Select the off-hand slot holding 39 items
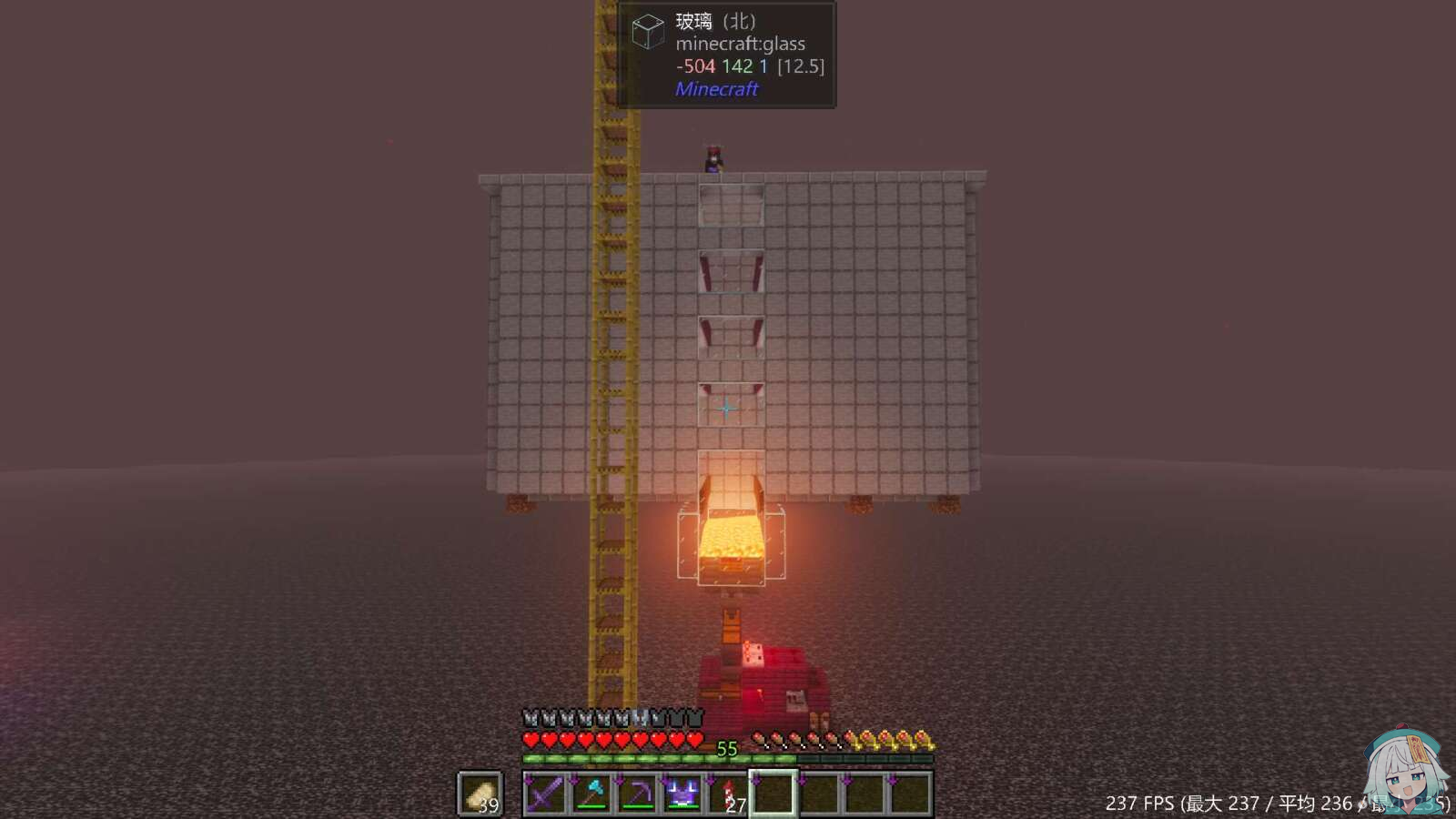The height and width of the screenshot is (819, 1456). [480, 794]
